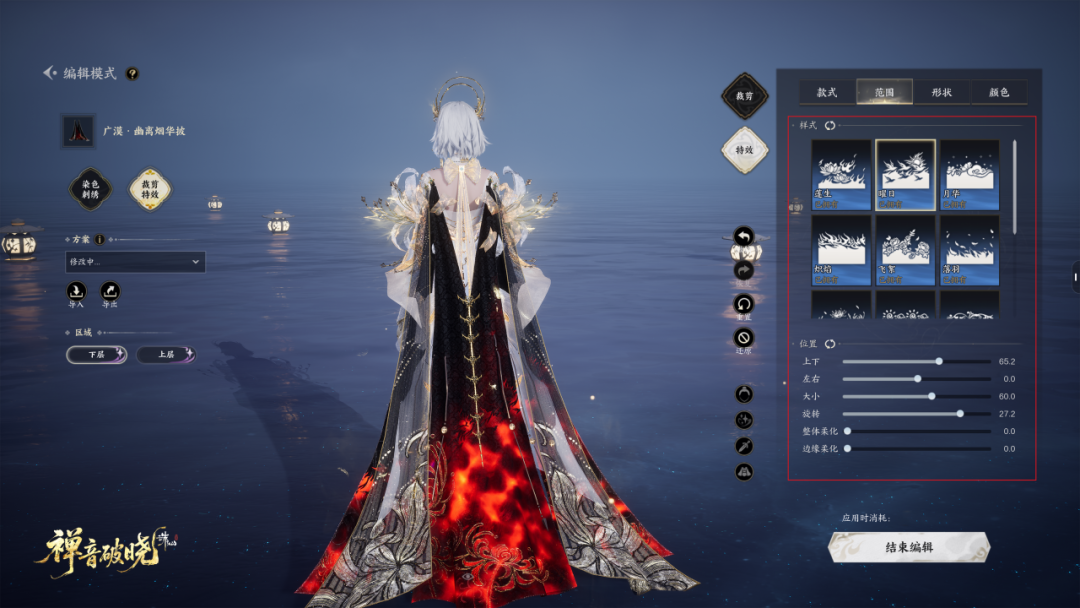Click the 导入 import icon
The image size is (1080, 608).
coord(76,291)
